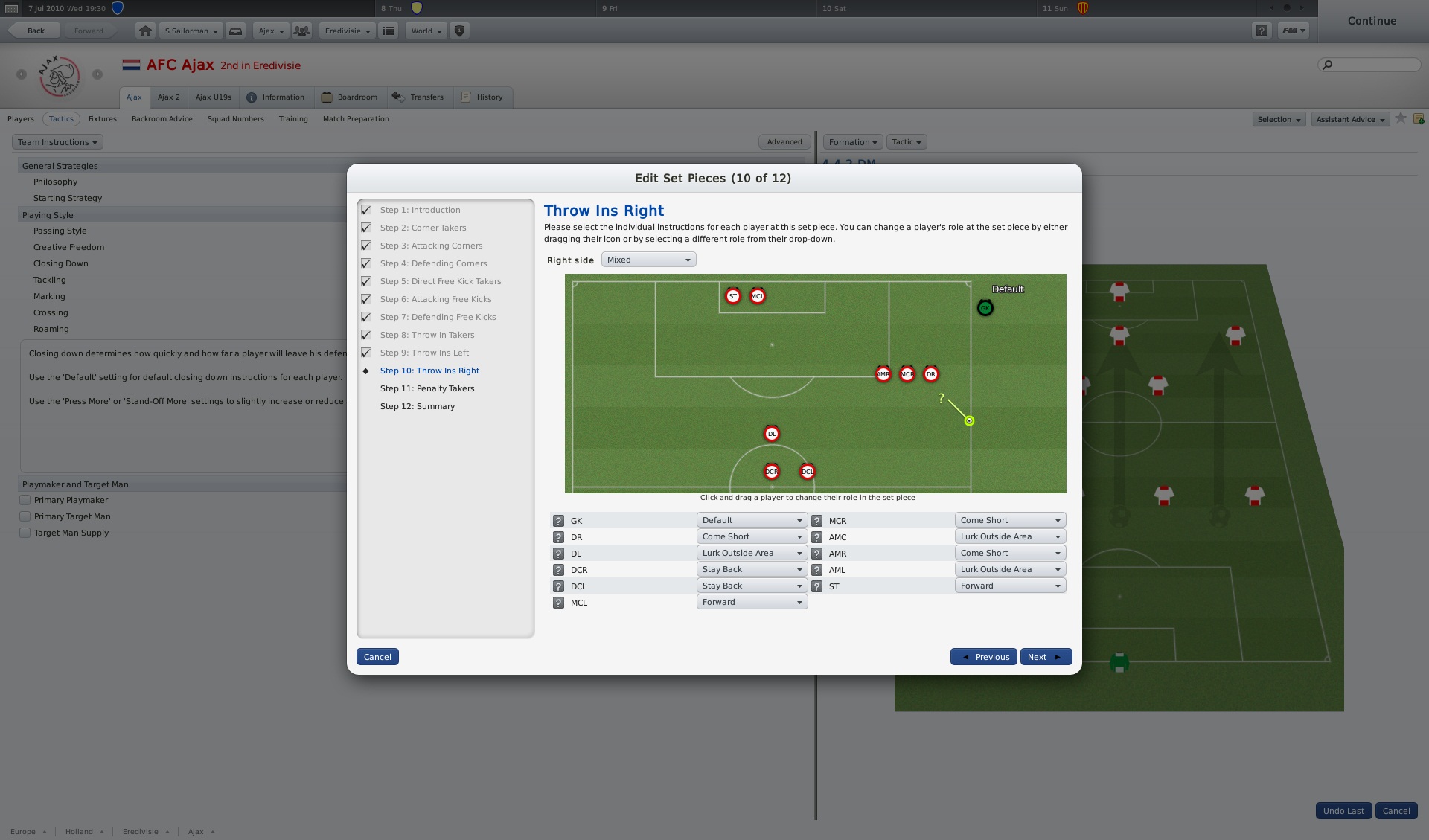The width and height of the screenshot is (1429, 840).
Task: Click the favorites star icon near Assistant Advice
Action: [x=1401, y=118]
